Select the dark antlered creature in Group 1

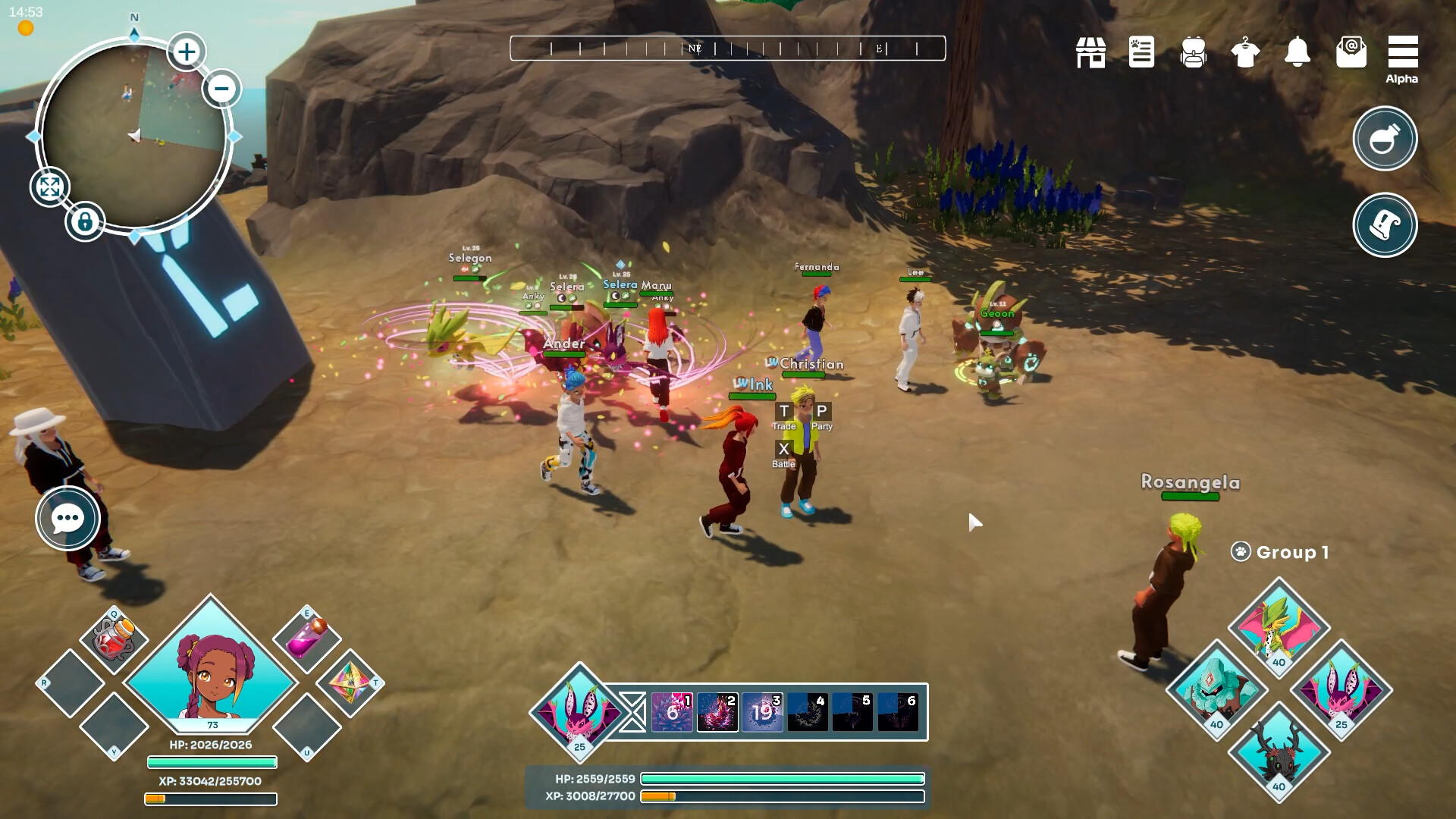[1279, 752]
